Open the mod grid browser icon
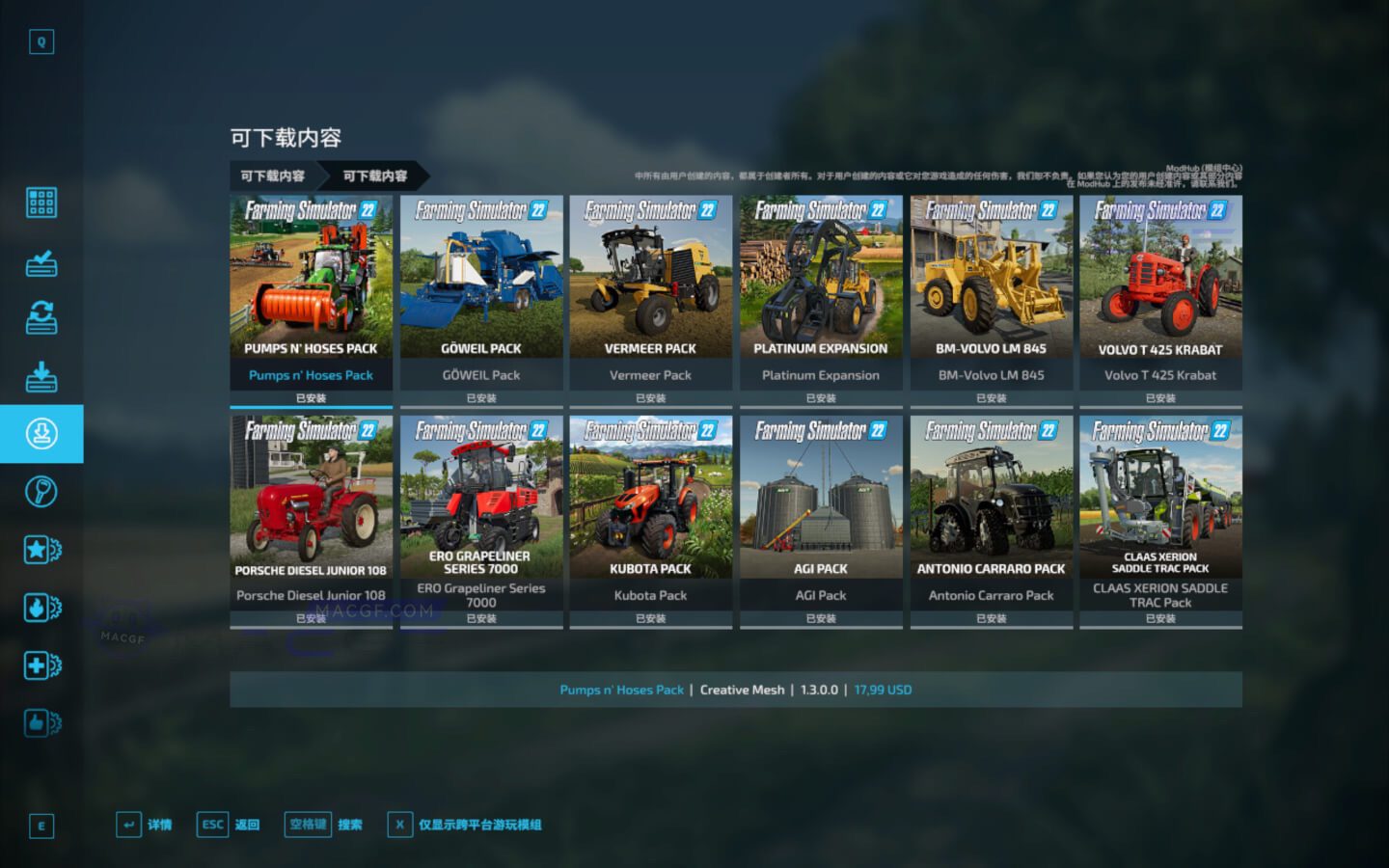The image size is (1389, 868). pos(41,203)
